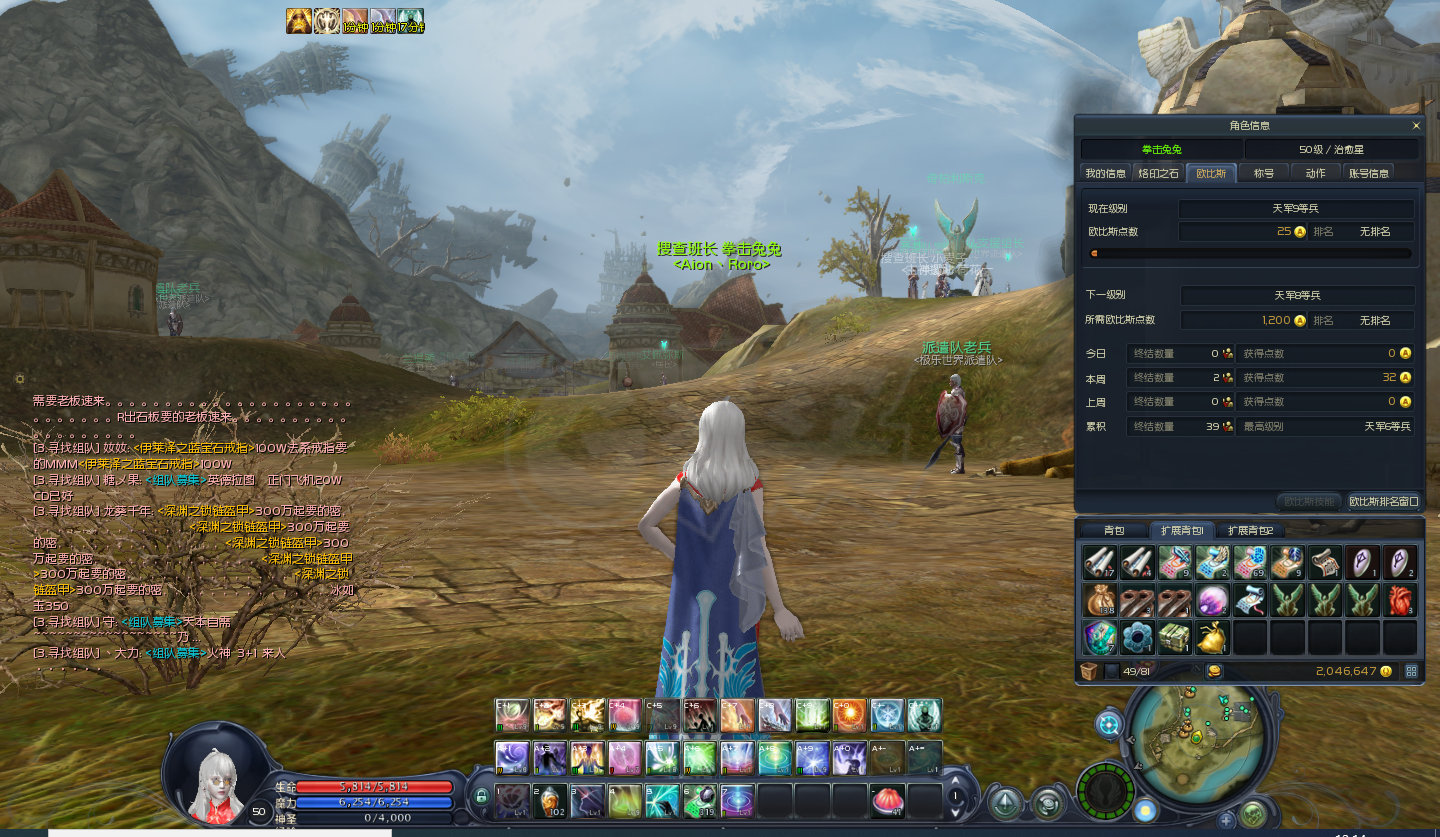
Task: Select the red heart item in the bag
Action: [1400, 600]
